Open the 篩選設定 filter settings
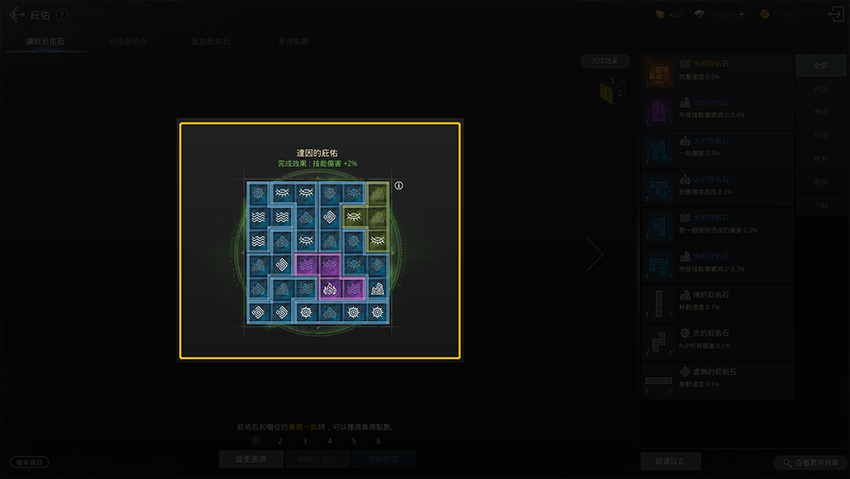850x479 pixels. pos(669,461)
